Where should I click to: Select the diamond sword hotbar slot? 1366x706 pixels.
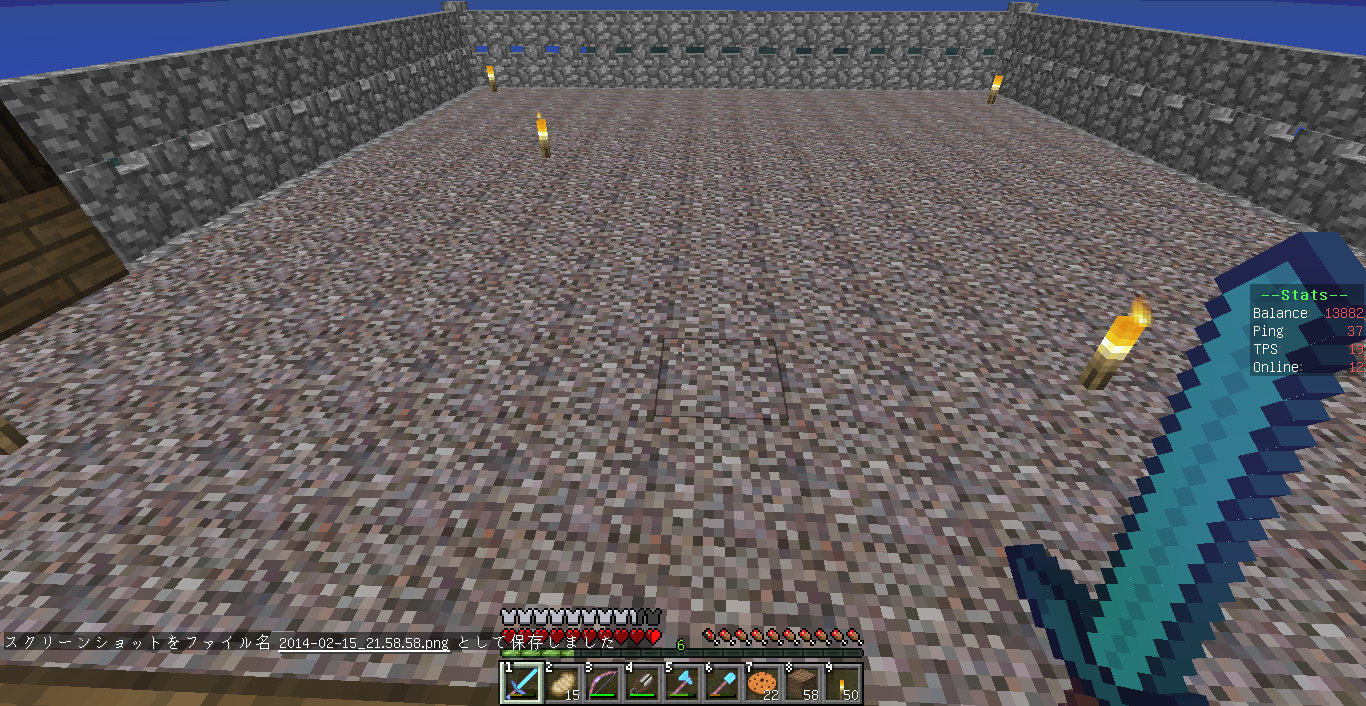coord(522,683)
